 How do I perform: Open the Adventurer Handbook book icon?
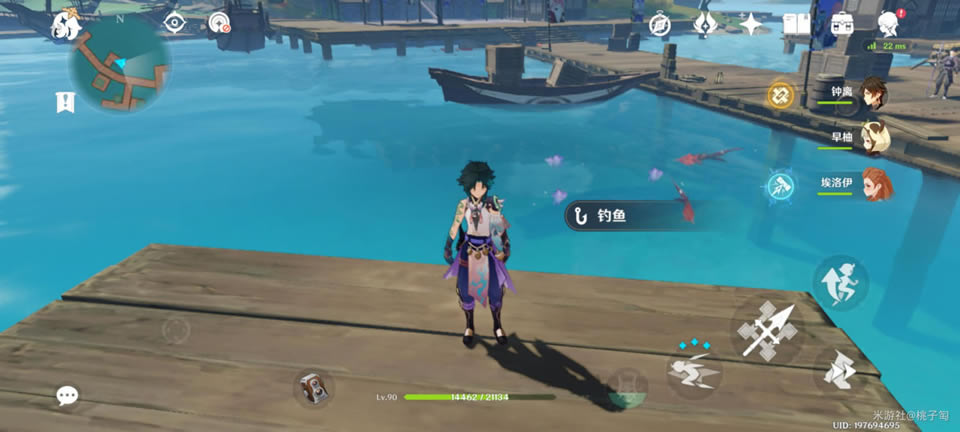[796, 24]
